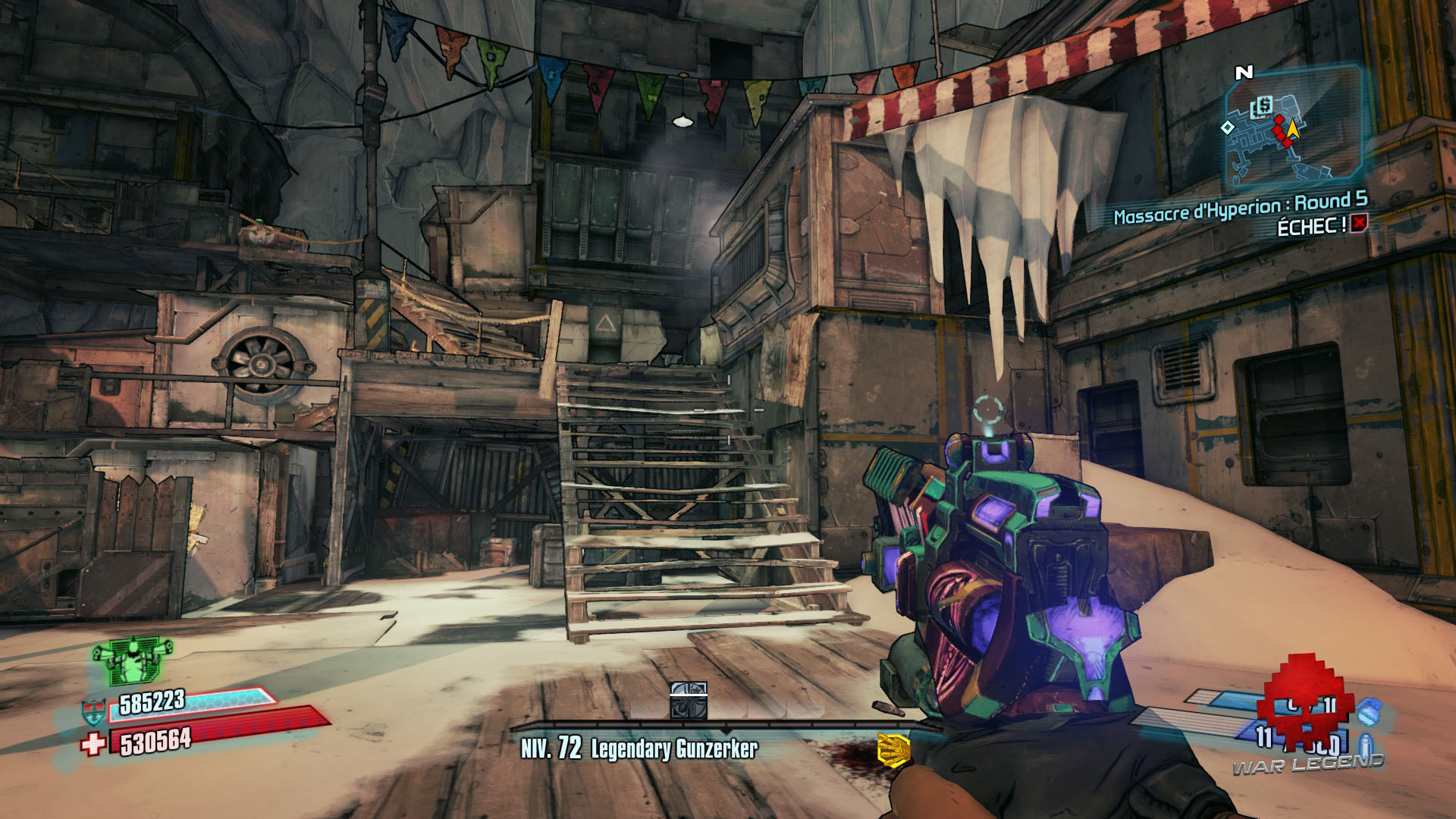Select the Massacre d'Hyperion Round 5 objective
Image resolution: width=1456 pixels, height=819 pixels.
coord(1240,208)
